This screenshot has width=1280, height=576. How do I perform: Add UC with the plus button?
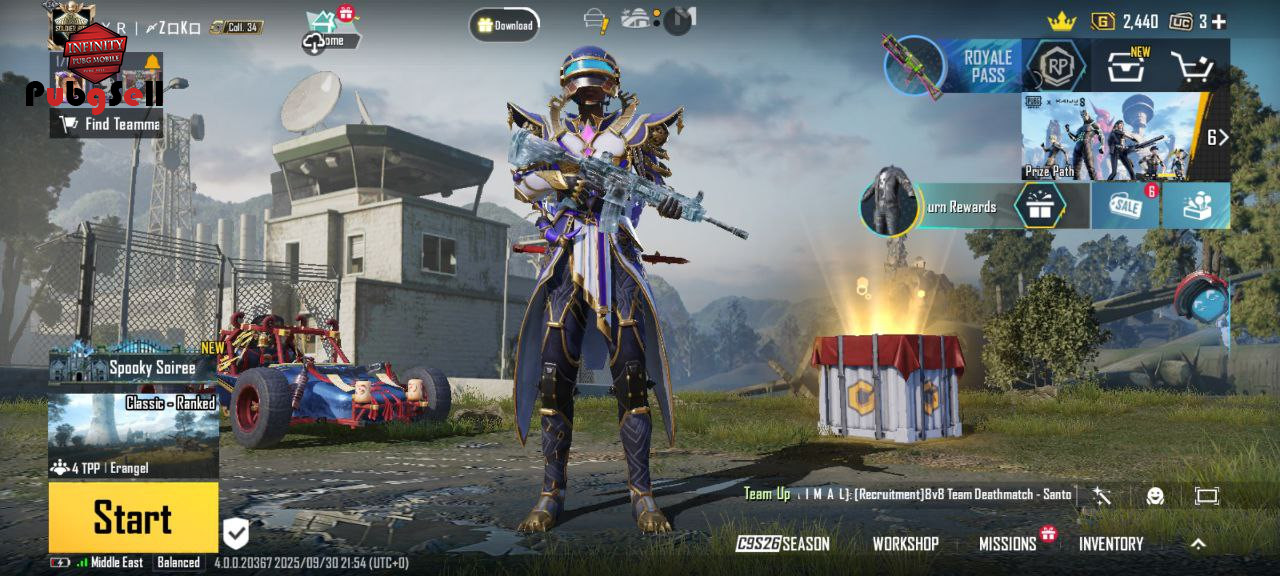click(x=1218, y=21)
